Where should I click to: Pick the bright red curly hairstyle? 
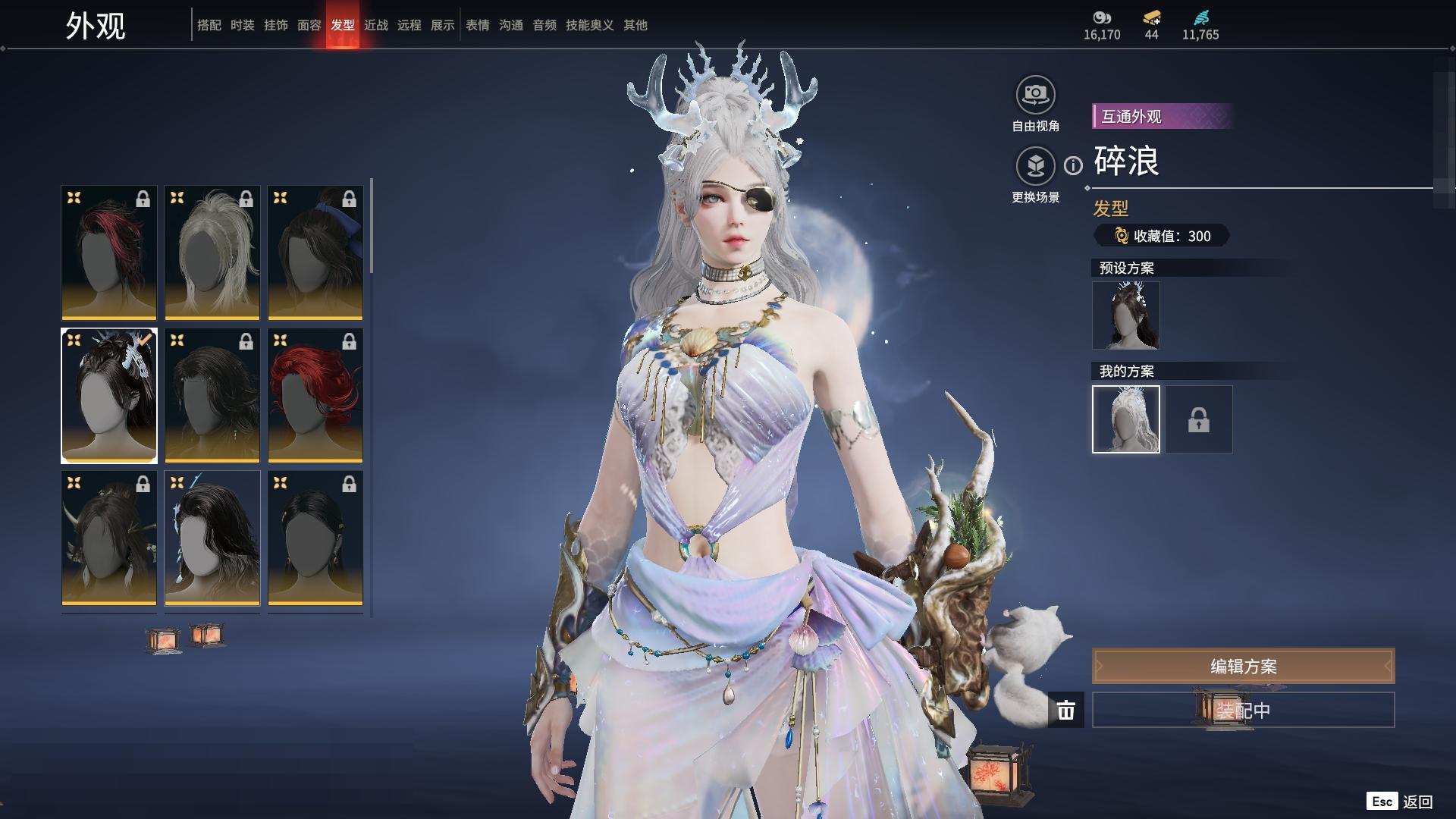coord(315,395)
